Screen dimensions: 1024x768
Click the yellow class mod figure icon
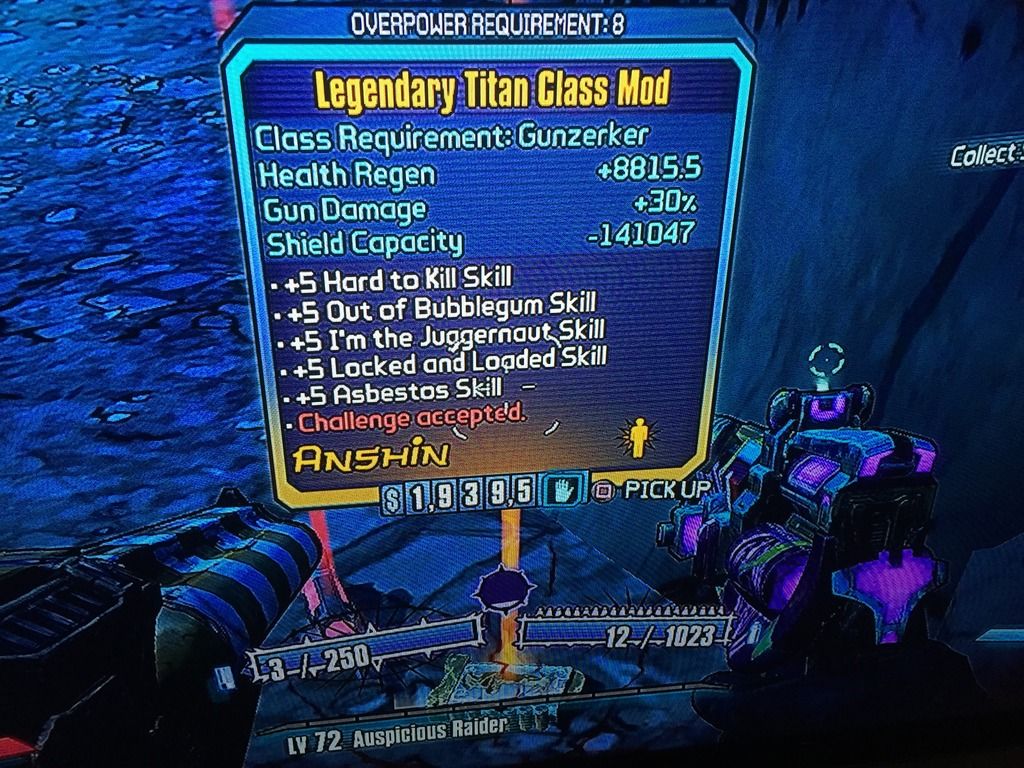coord(636,438)
